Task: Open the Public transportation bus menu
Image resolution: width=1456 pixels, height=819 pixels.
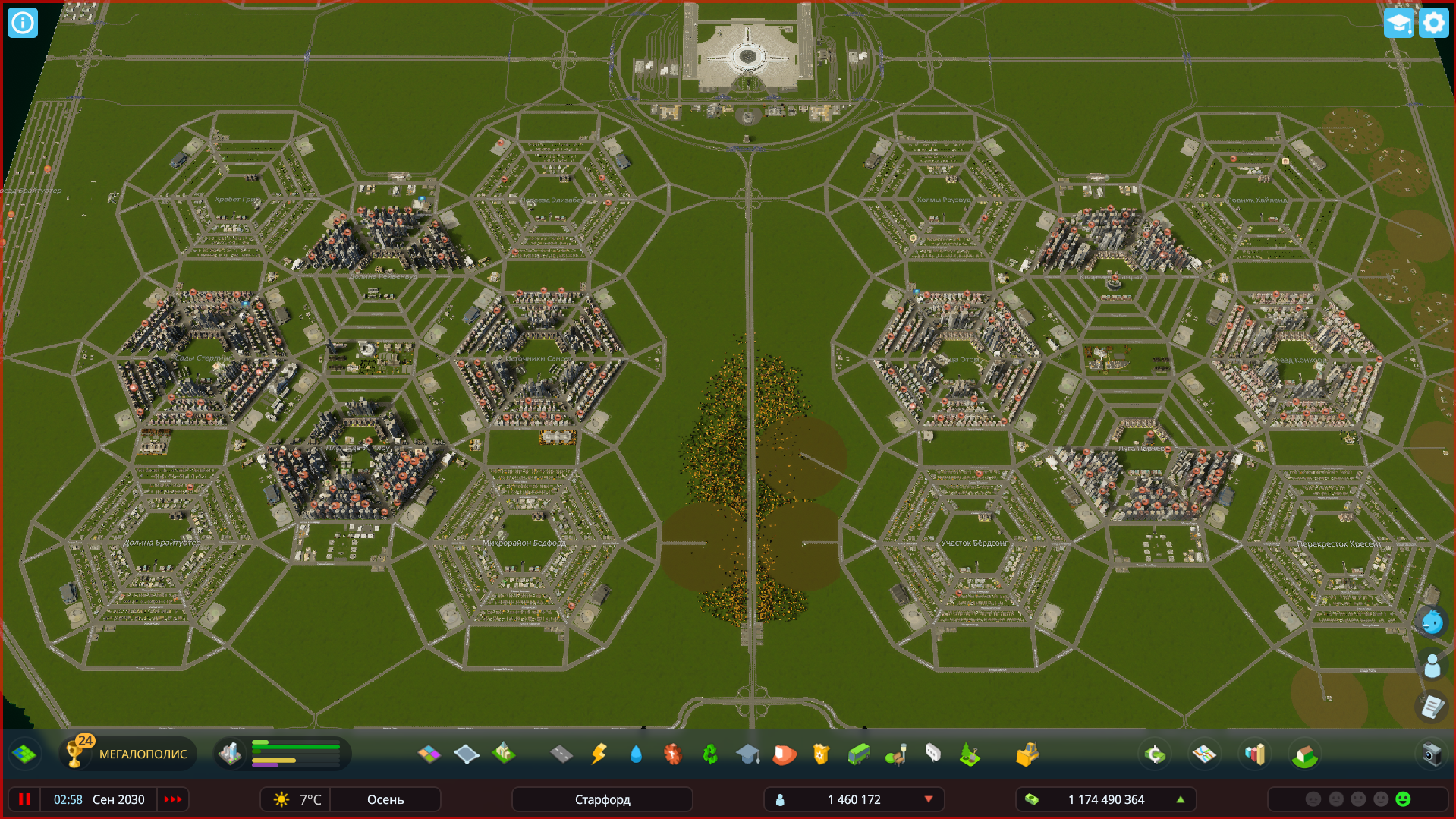Action: coord(859,754)
